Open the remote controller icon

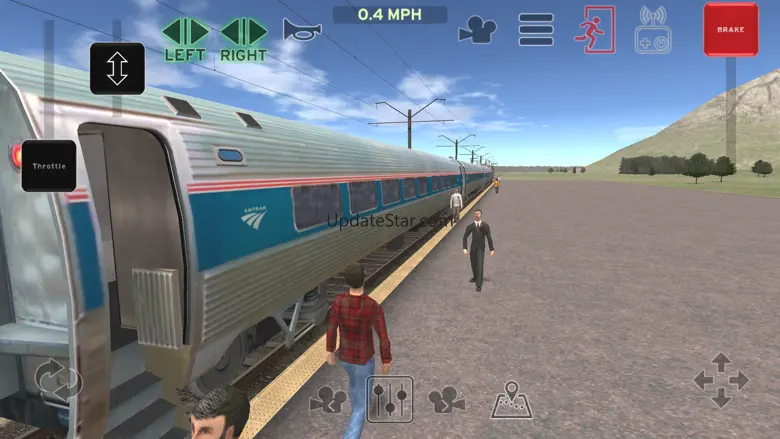coord(653,30)
